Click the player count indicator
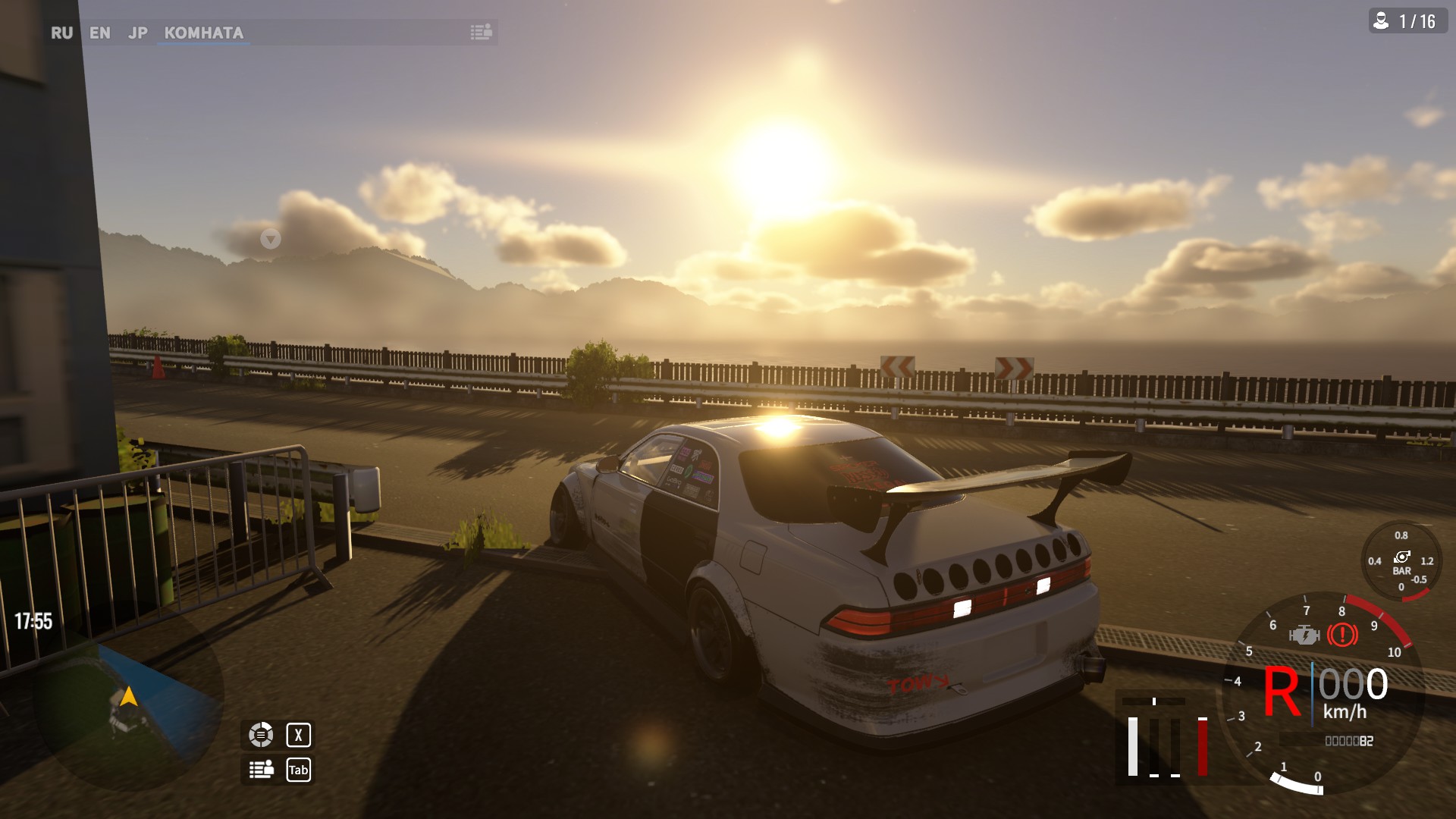1456x819 pixels. click(x=1407, y=21)
